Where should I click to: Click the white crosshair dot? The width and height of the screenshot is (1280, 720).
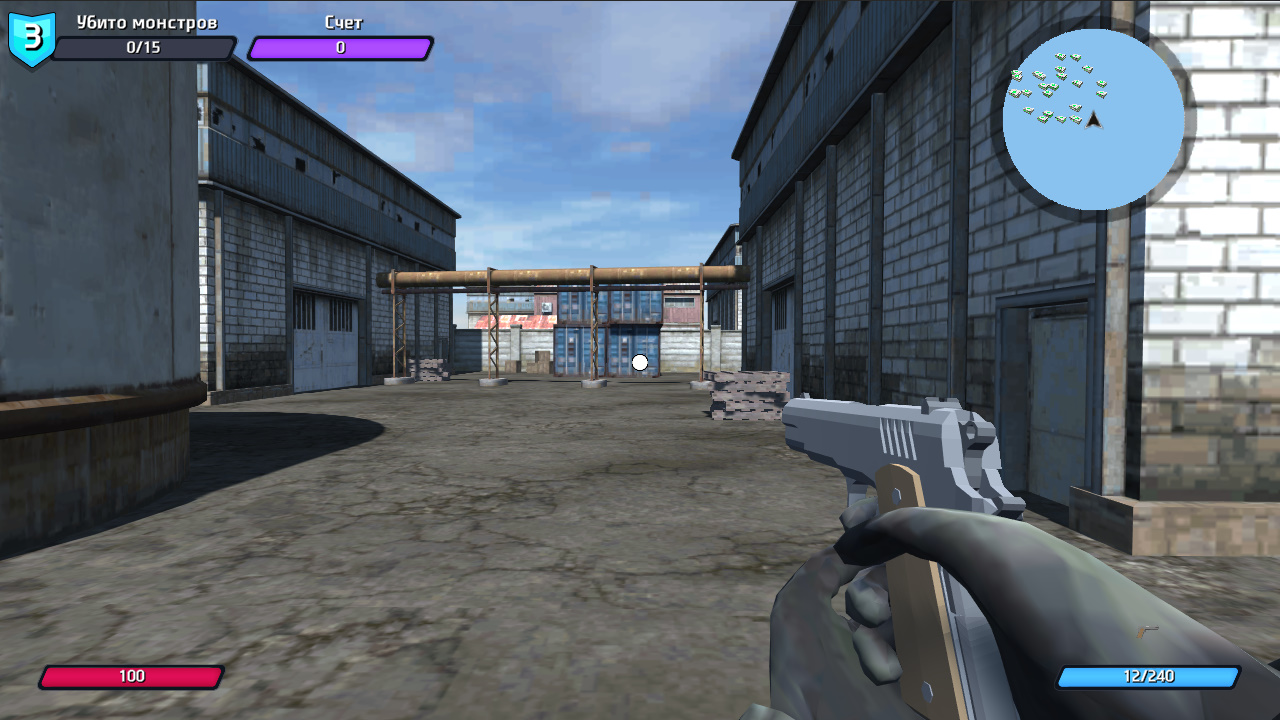tap(638, 362)
